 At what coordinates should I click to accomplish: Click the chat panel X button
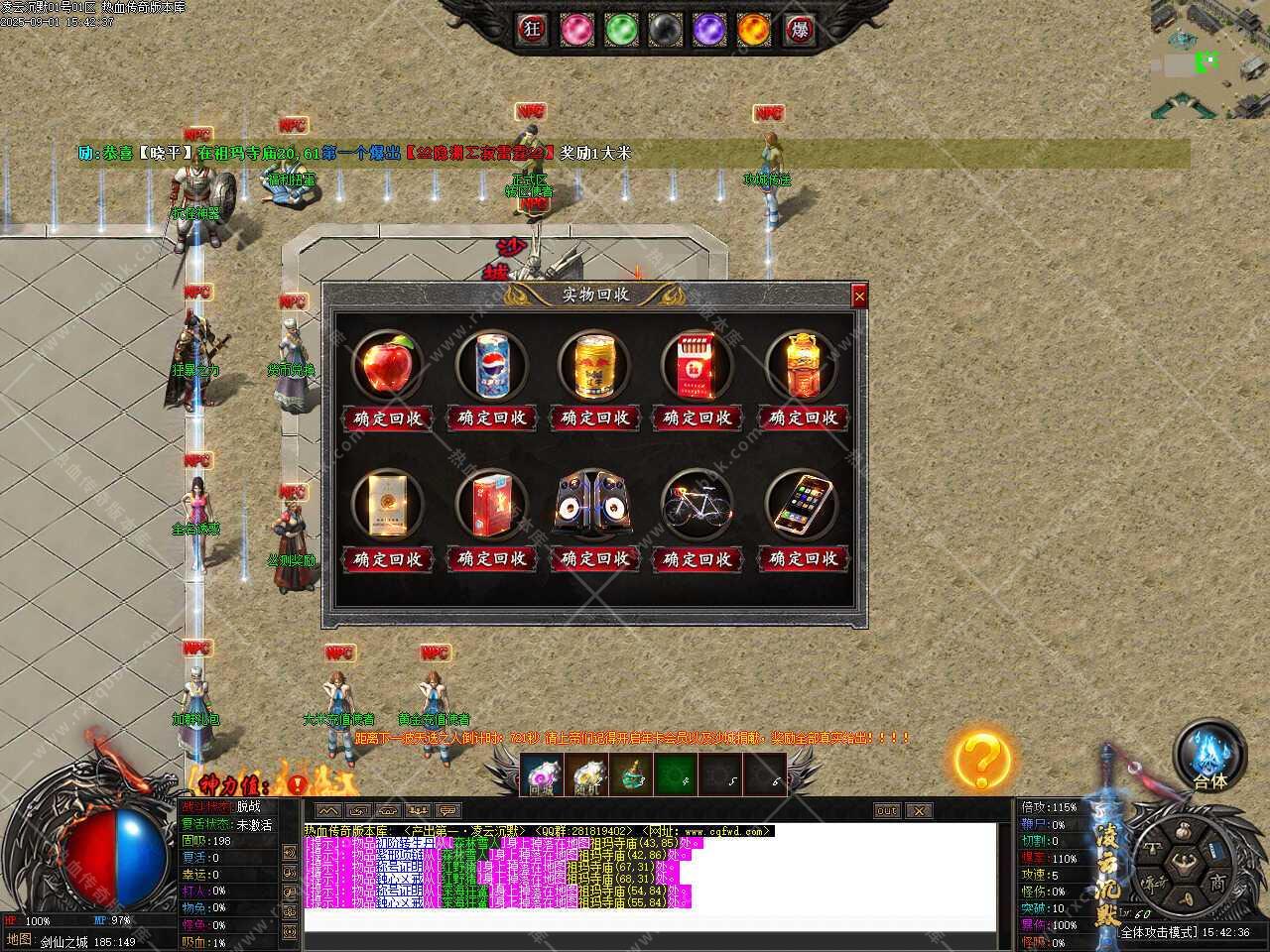point(920,811)
